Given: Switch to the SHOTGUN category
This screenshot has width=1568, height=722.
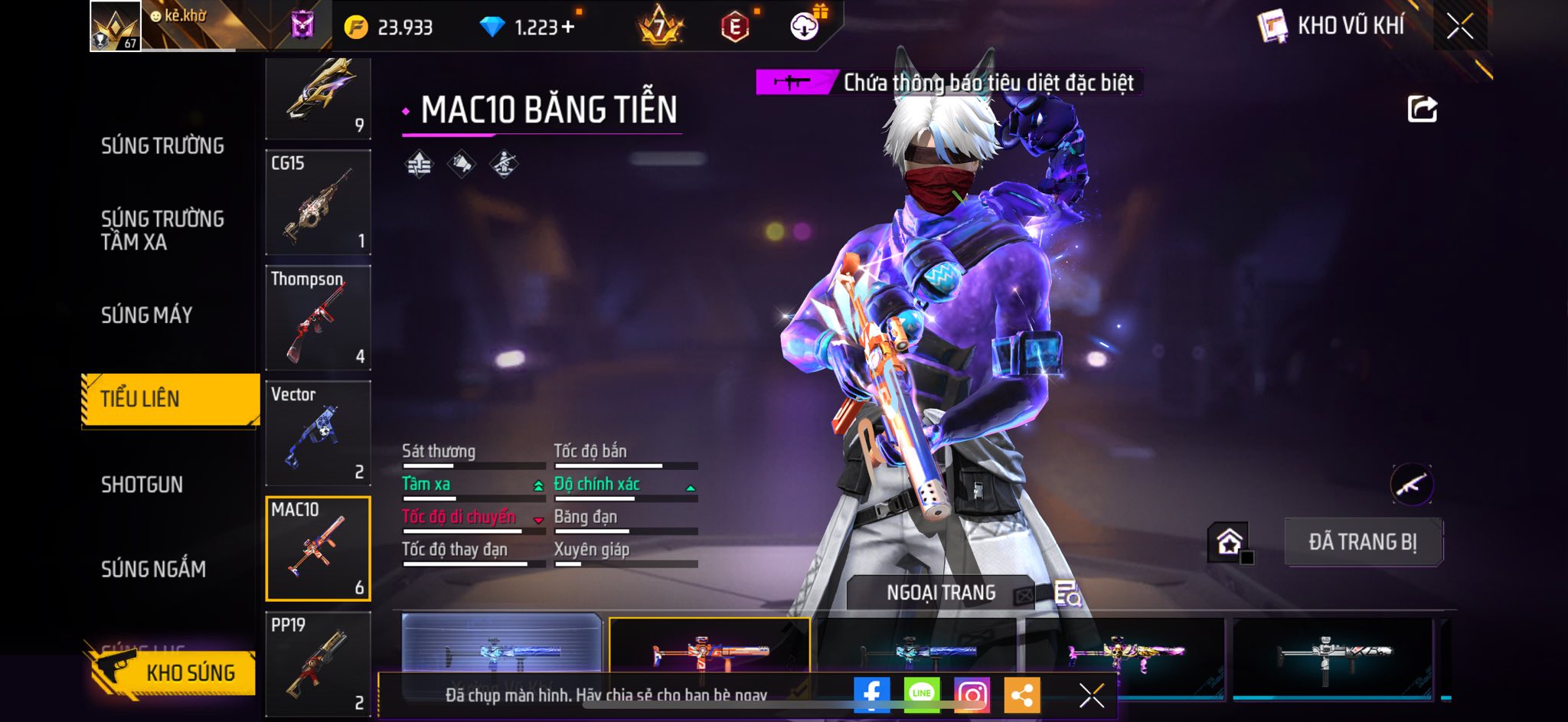Looking at the screenshot, I should [x=142, y=485].
